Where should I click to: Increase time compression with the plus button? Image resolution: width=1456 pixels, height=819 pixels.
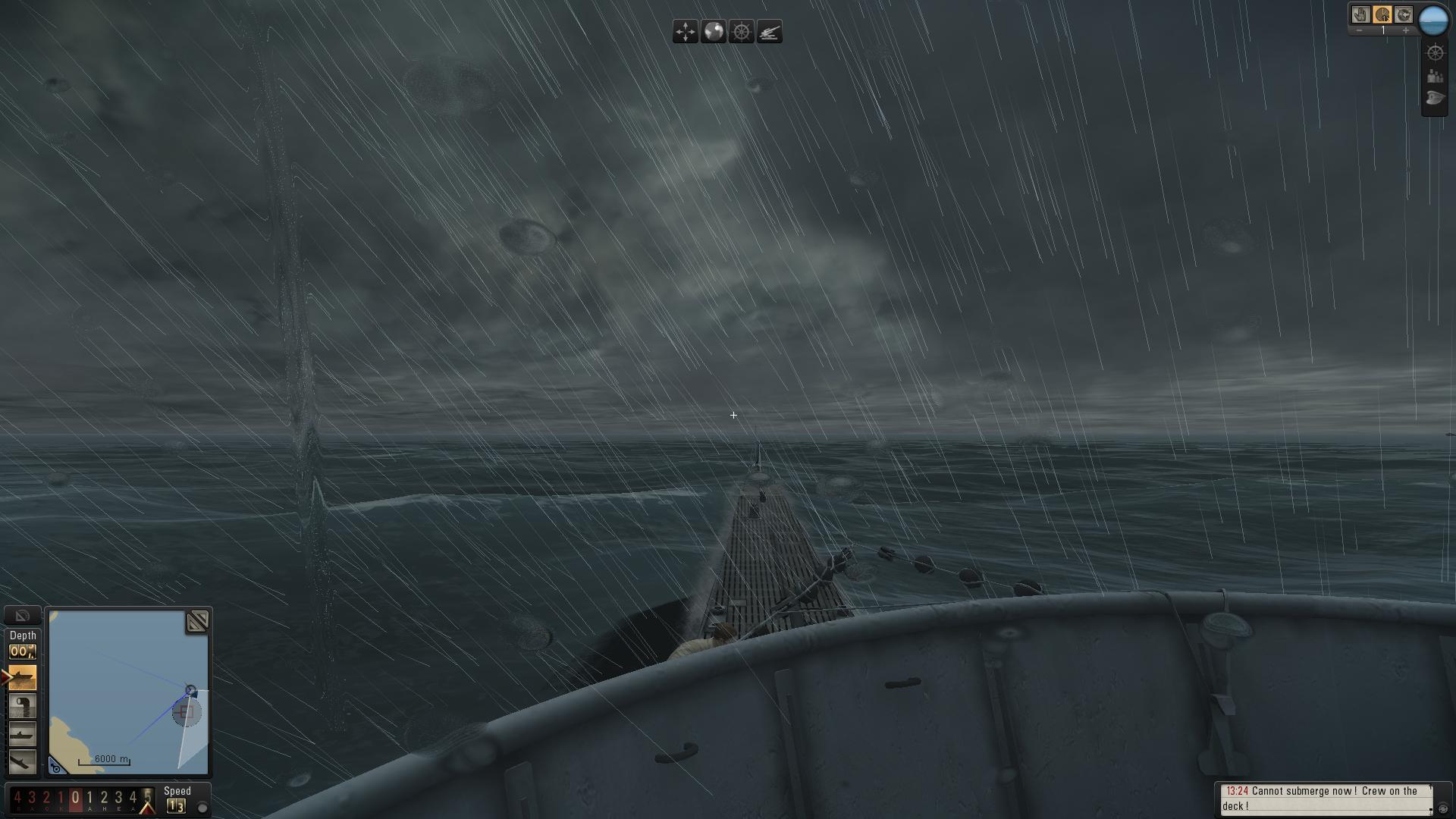coord(1405,30)
